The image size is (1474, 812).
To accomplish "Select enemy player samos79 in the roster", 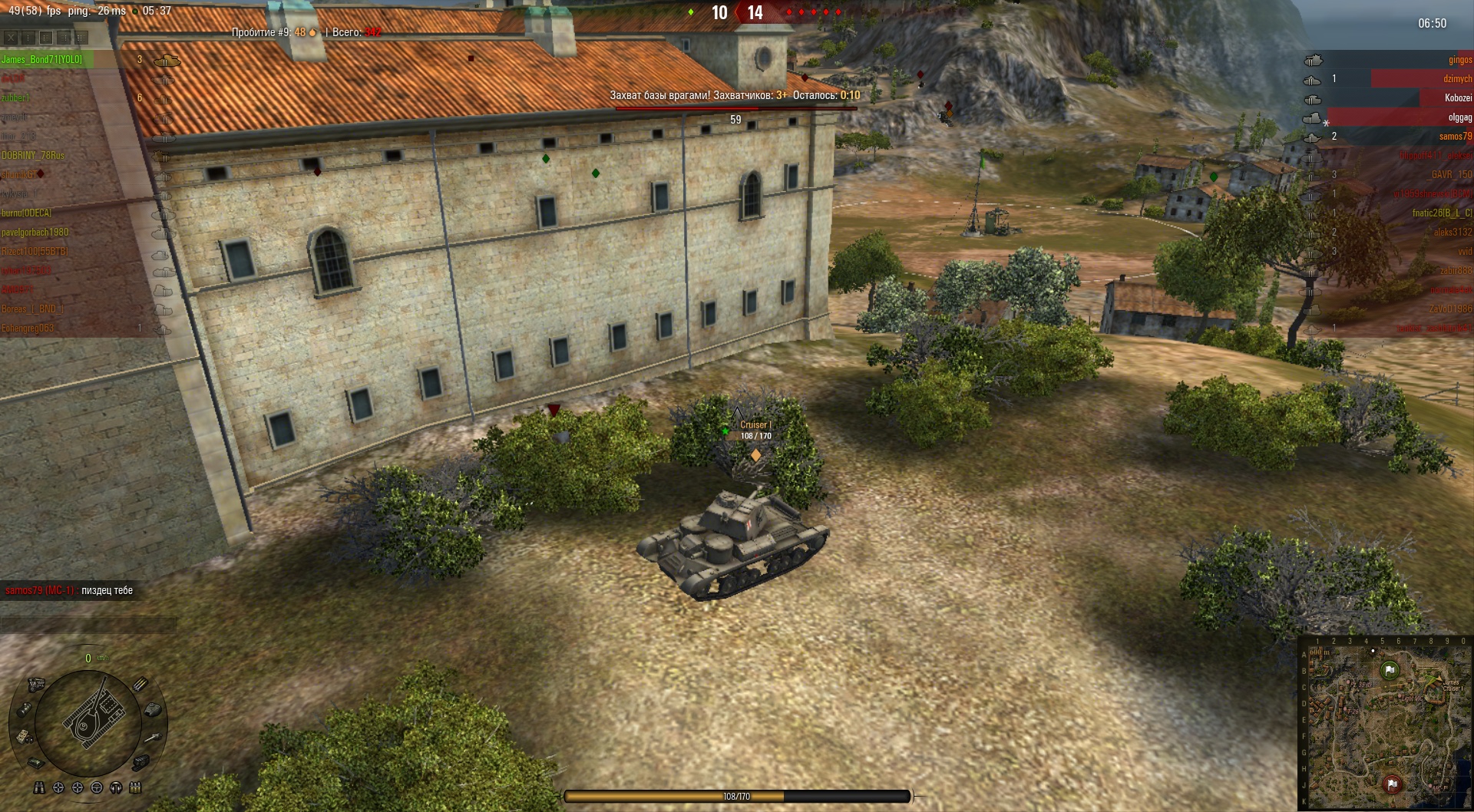I will tap(1455, 137).
